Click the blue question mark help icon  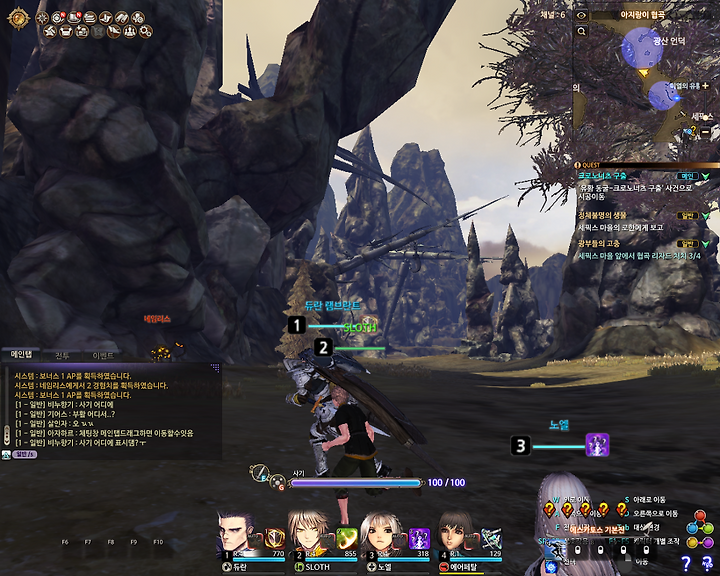(x=687, y=564)
